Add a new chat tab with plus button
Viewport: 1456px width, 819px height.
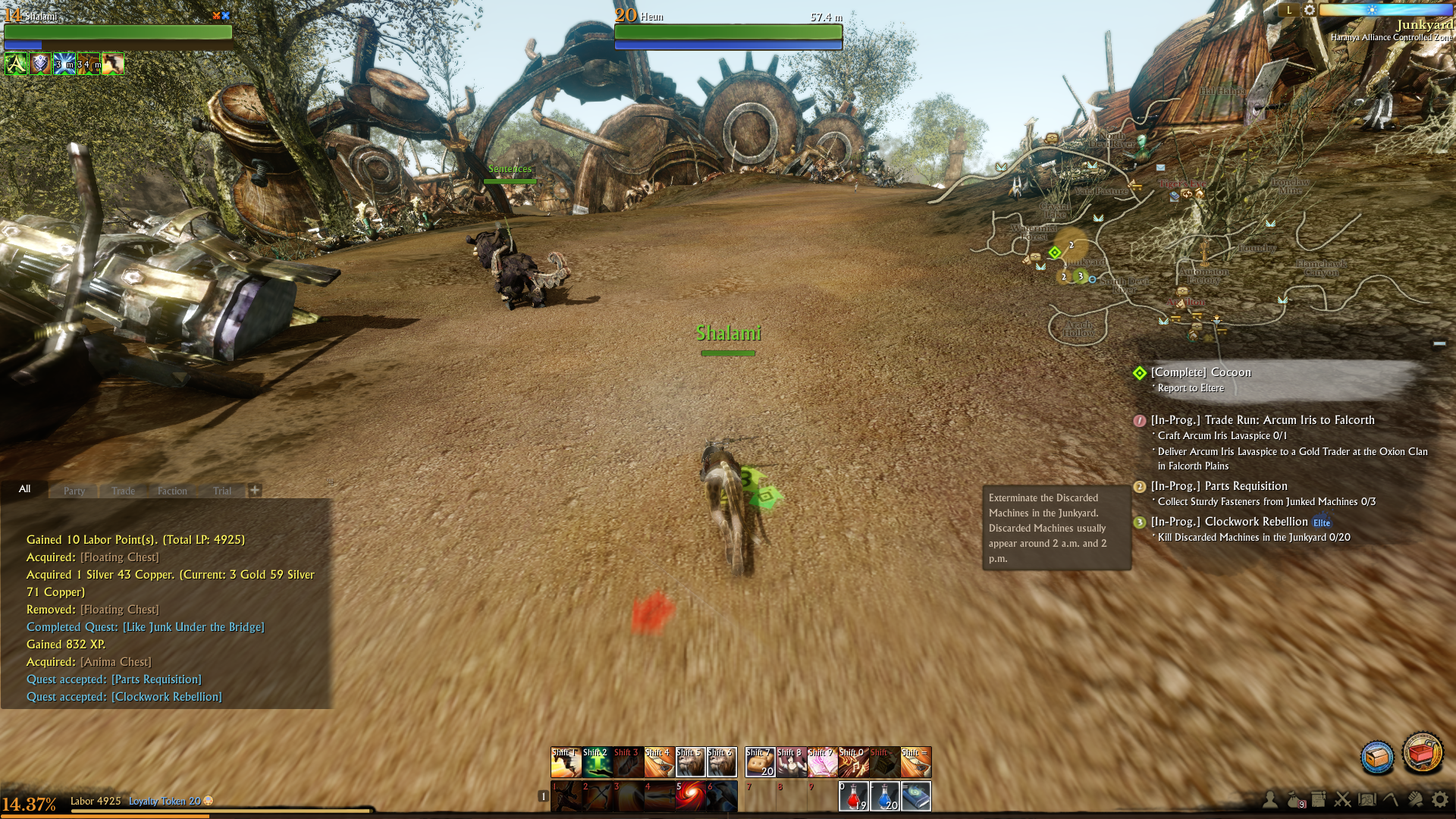pos(255,490)
